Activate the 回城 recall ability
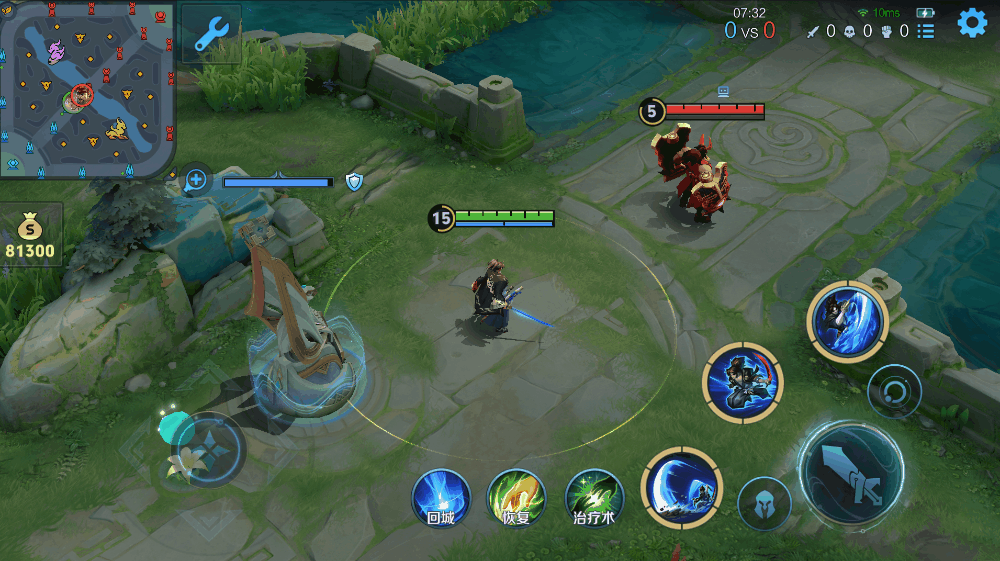 coord(441,497)
